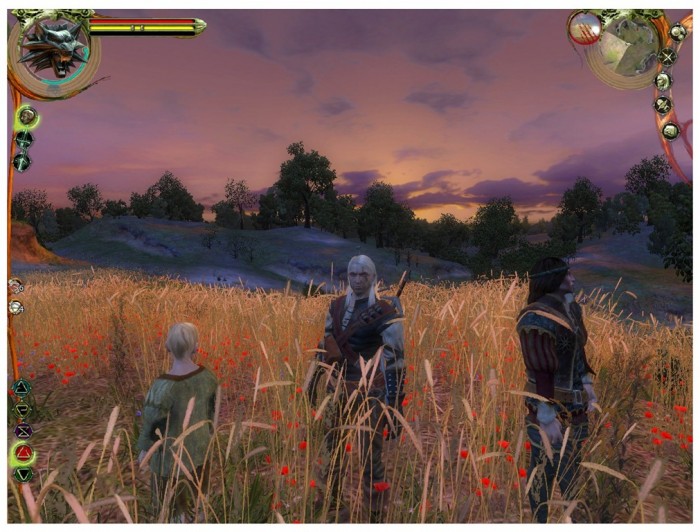Viewport: 700px width, 532px height.
Task: Use the quick slot item with count 4
Action: (16, 307)
